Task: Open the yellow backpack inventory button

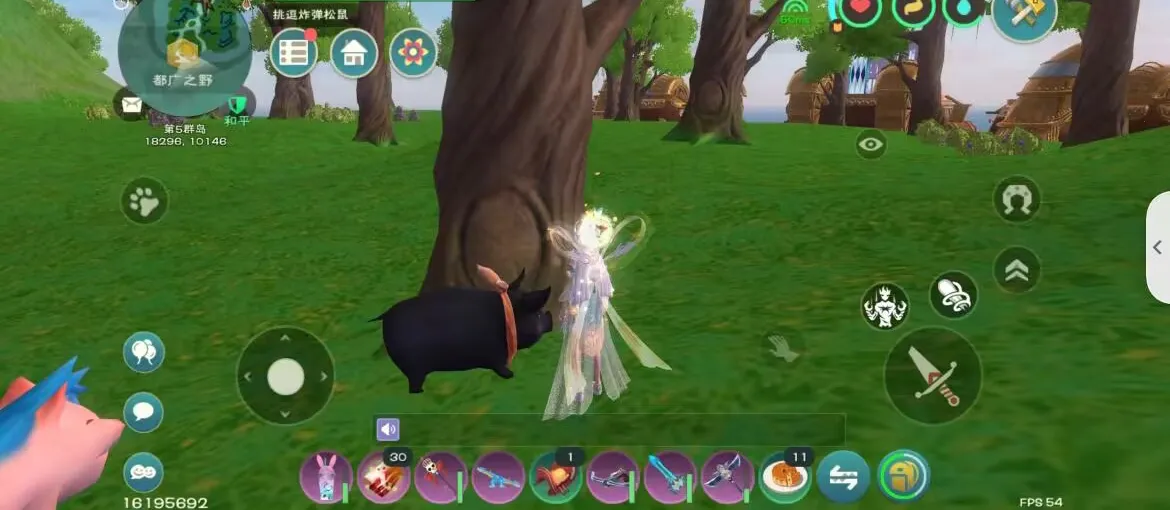Action: pos(903,476)
